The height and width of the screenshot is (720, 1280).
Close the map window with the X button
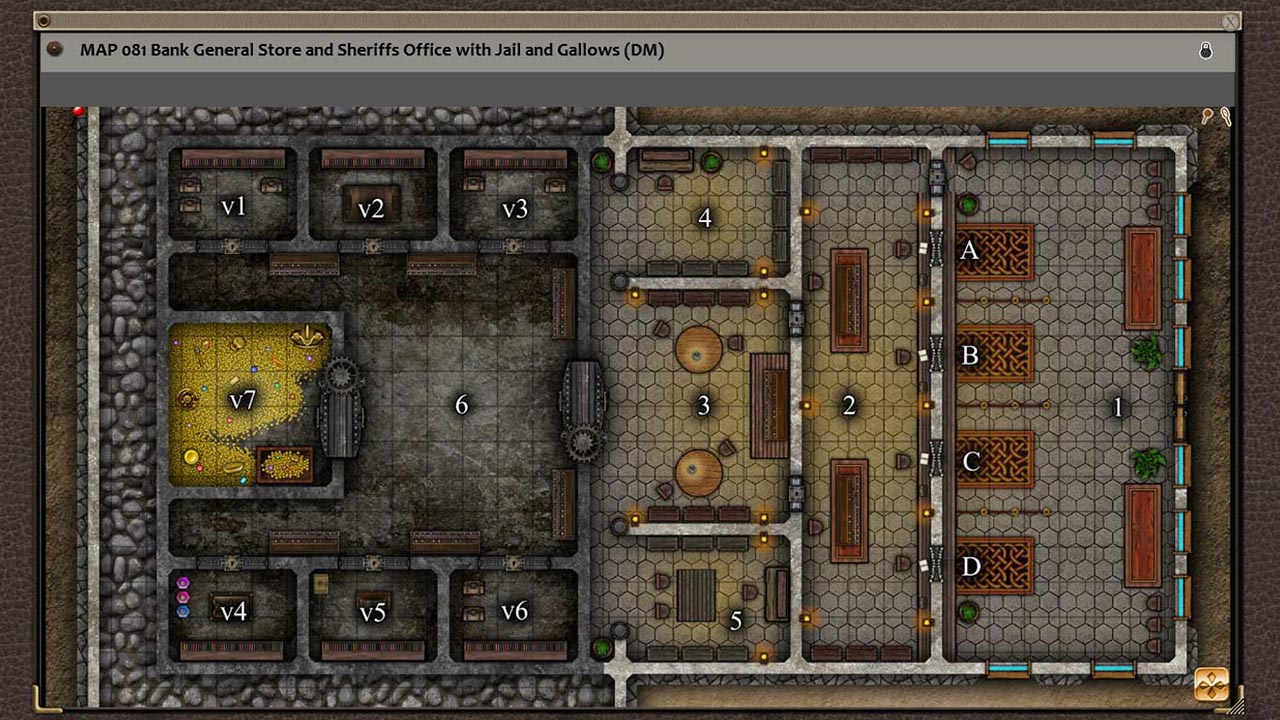(1229, 22)
